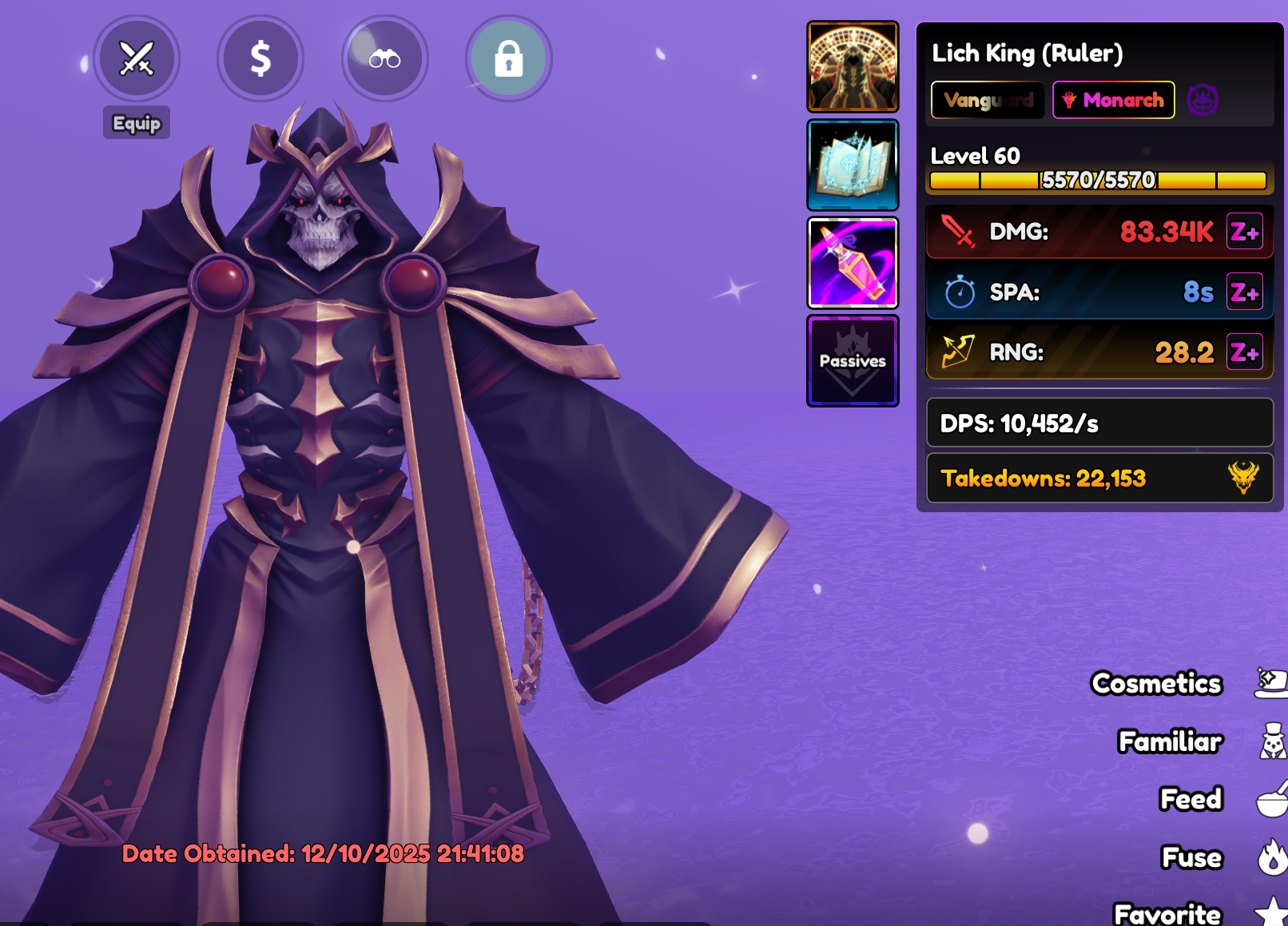The image size is (1288, 926).
Task: Select the Lich King portrait thumbnail
Action: coord(853,66)
